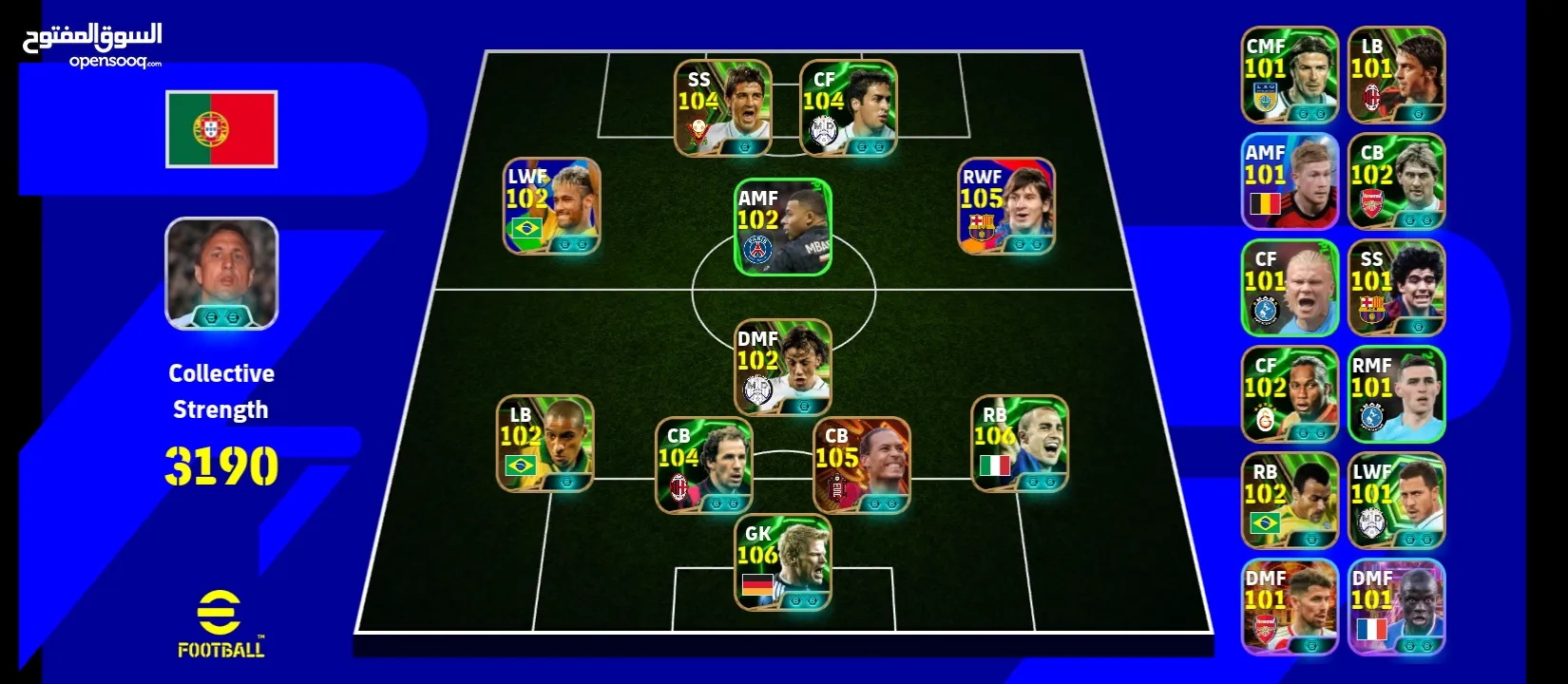Click the RWF 105 Barcelona card
The width and height of the screenshot is (1568, 684).
1006,206
